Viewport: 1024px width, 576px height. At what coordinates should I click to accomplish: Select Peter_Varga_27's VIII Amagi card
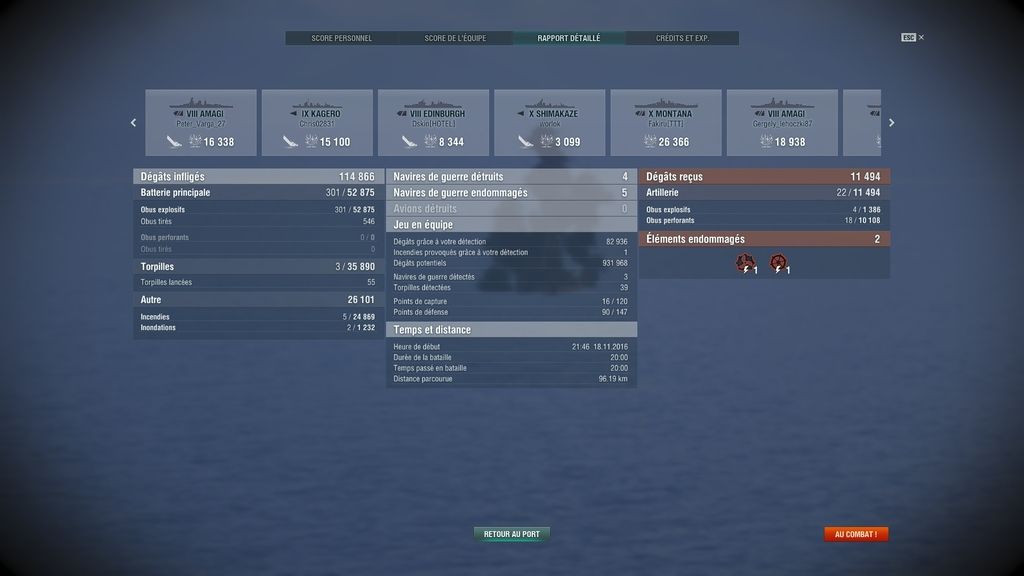(201, 123)
